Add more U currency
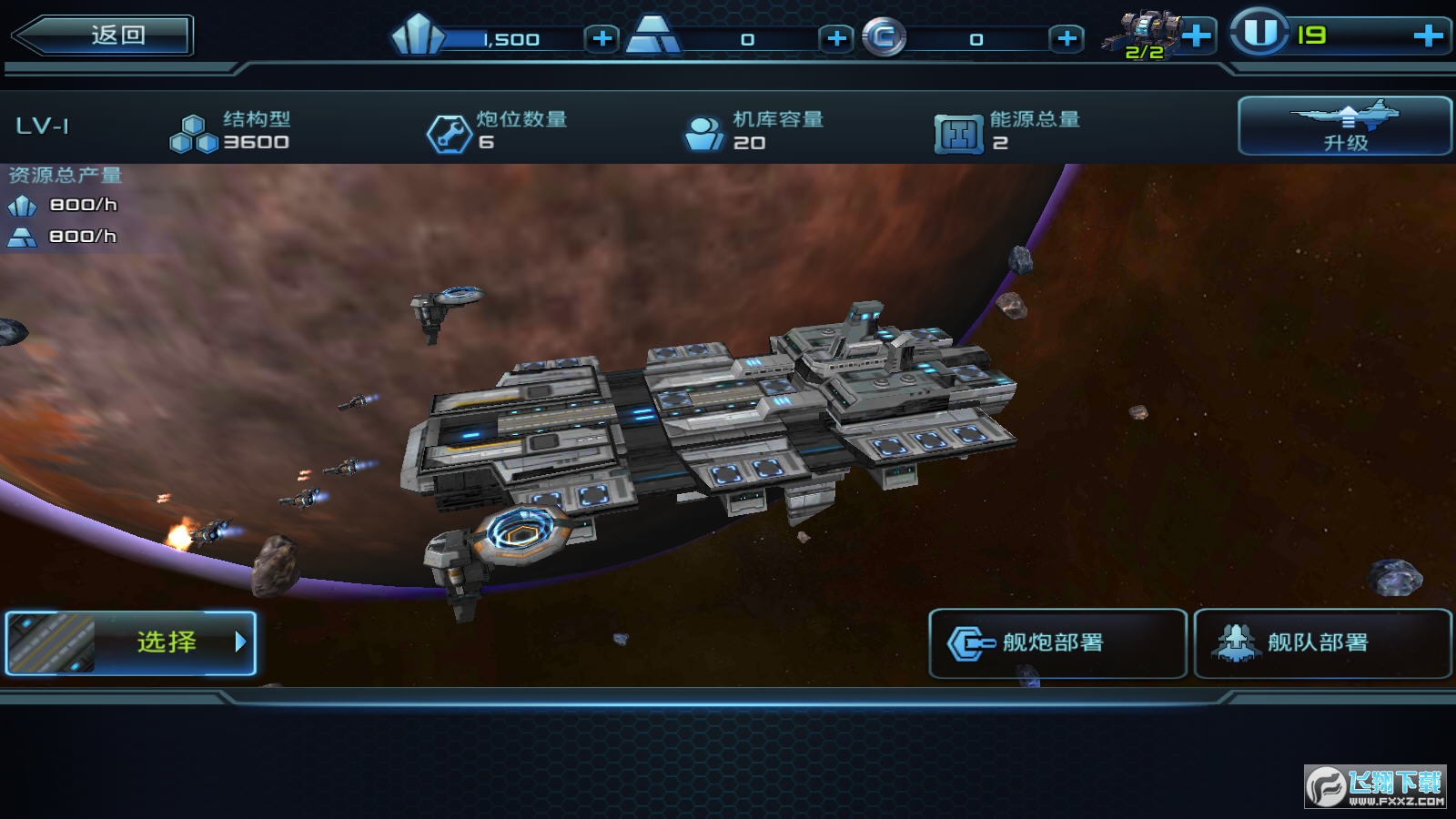Image resolution: width=1456 pixels, height=819 pixels. pos(1428,35)
